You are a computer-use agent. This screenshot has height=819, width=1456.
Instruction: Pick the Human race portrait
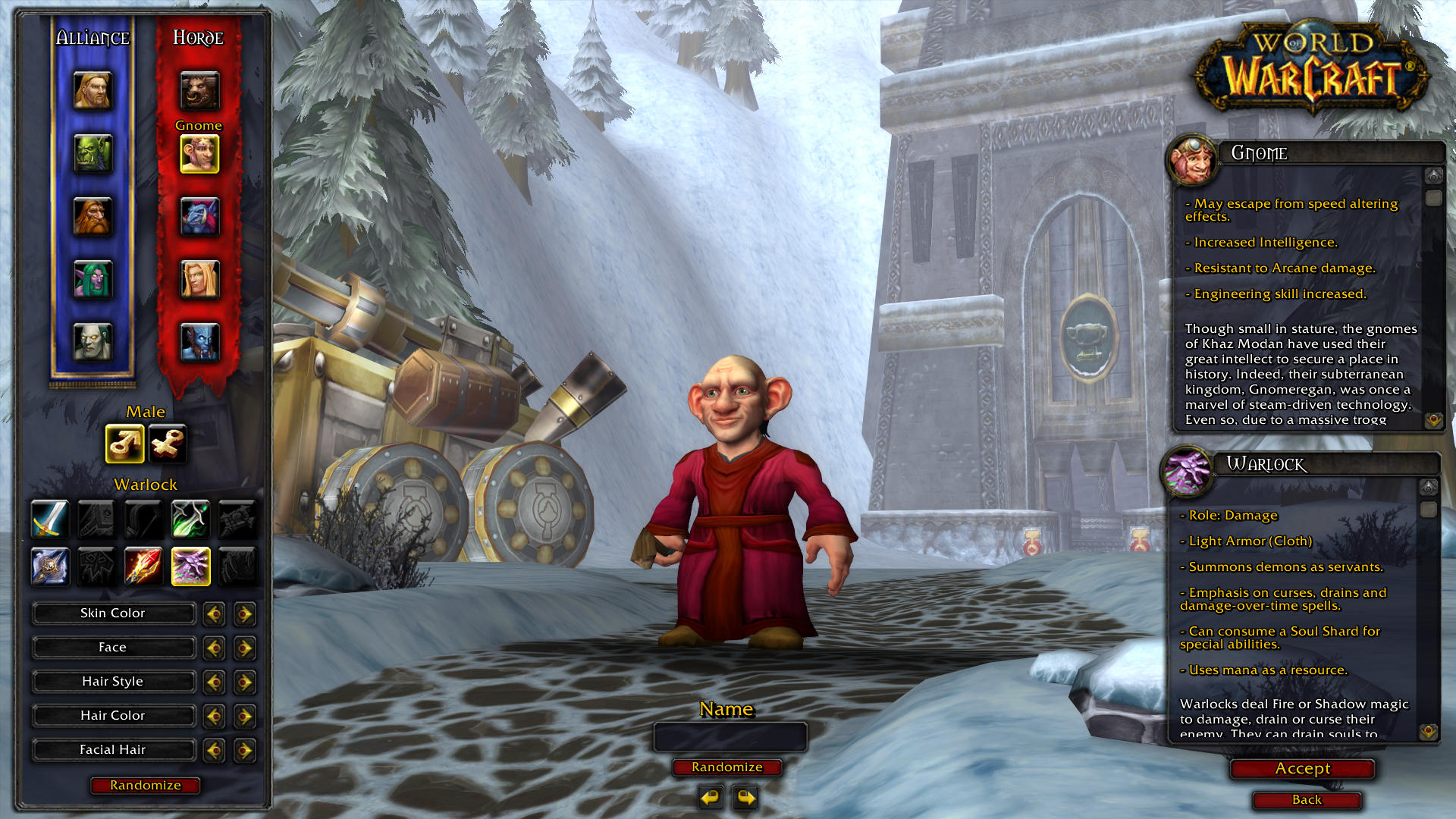[x=93, y=93]
